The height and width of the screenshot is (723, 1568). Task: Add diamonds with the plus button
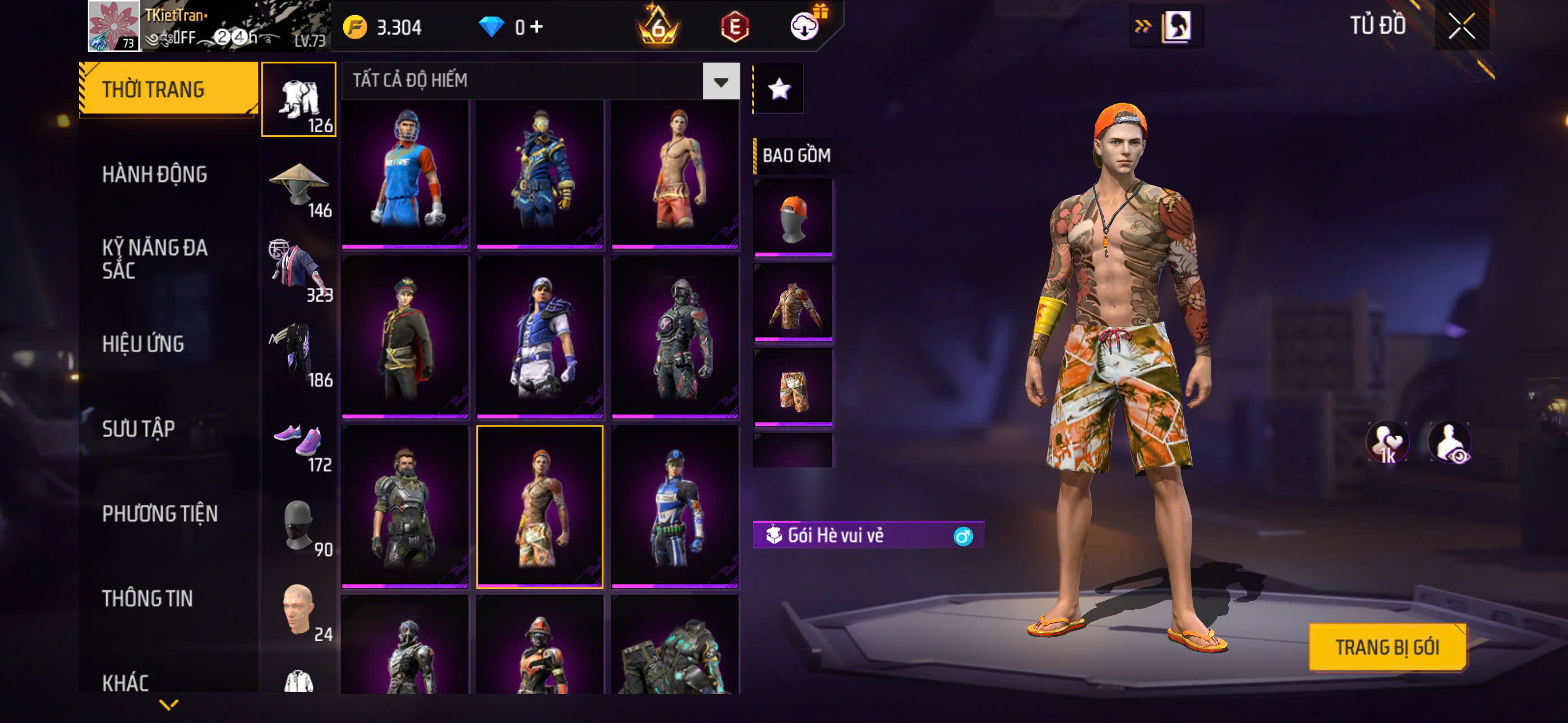536,26
